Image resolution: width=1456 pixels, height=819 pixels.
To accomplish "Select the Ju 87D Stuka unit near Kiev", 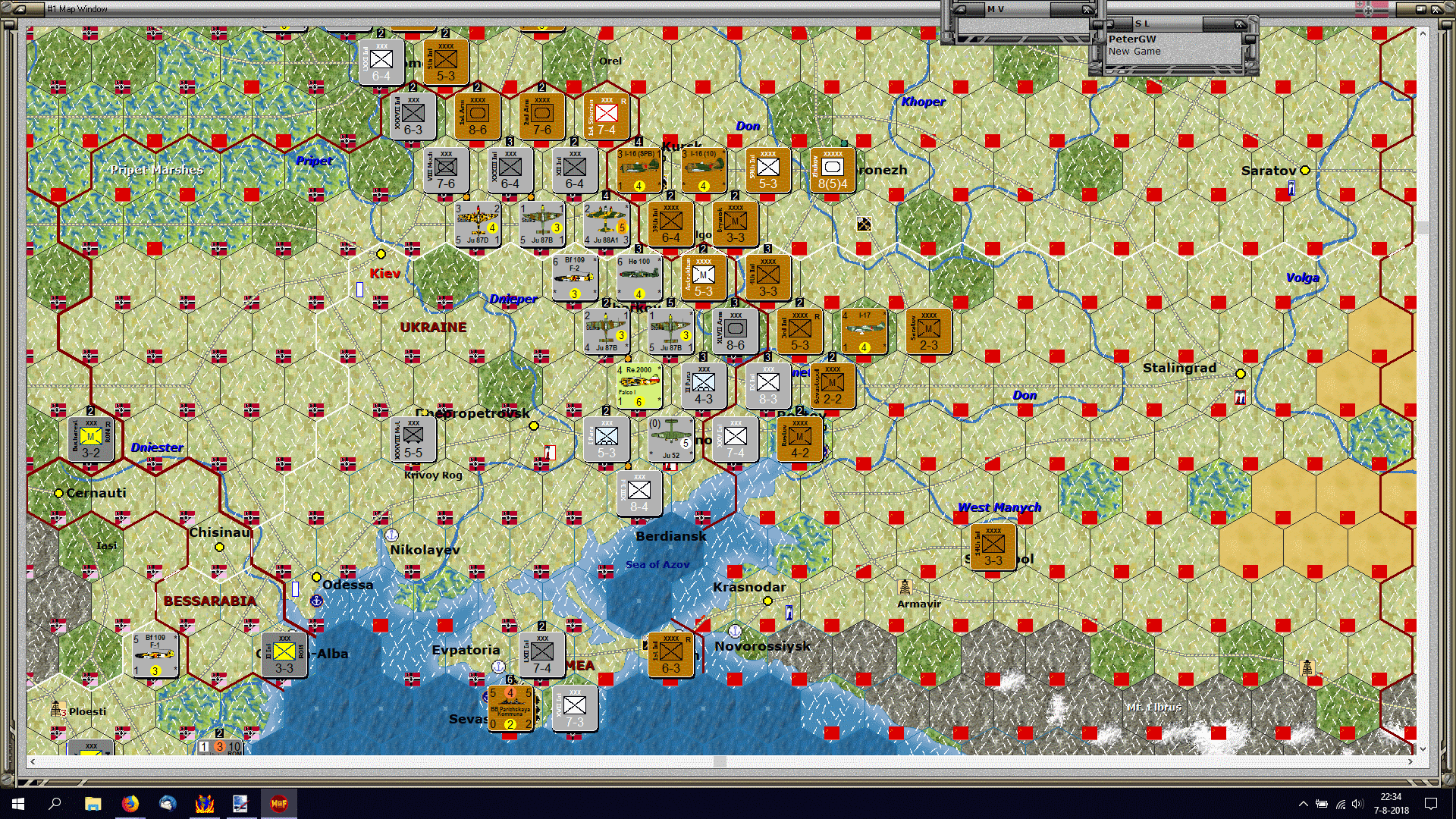I will 477,225.
